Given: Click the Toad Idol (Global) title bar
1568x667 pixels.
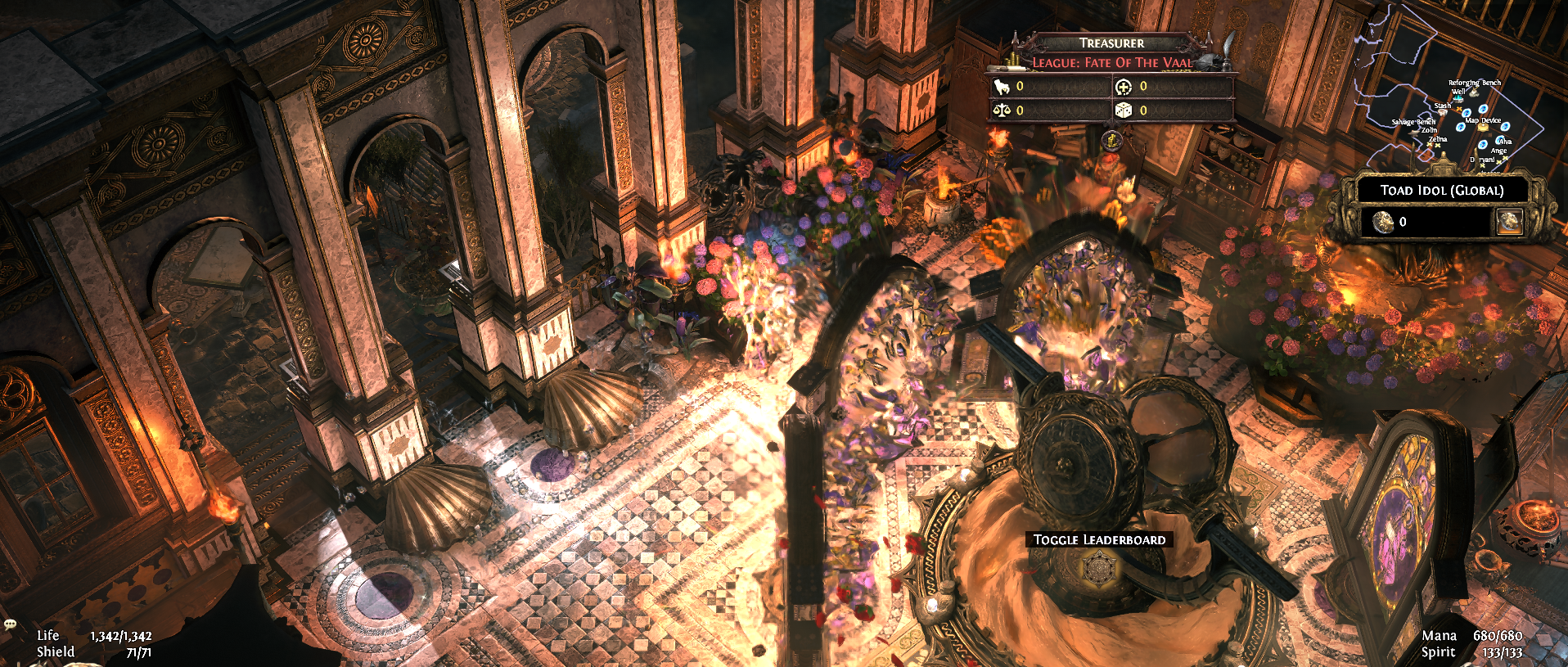Looking at the screenshot, I should (x=1442, y=190).
